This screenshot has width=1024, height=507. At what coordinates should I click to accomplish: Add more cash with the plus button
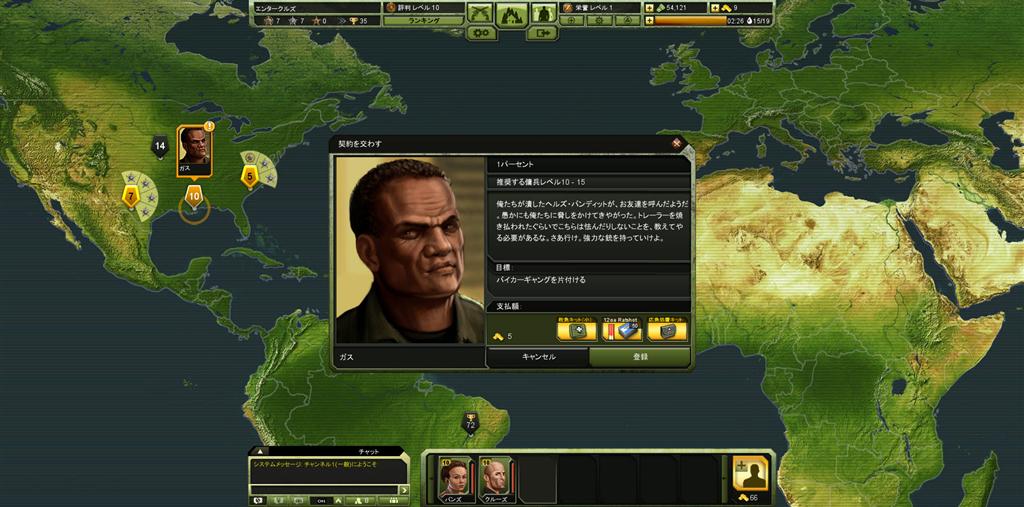pyautogui.click(x=649, y=8)
